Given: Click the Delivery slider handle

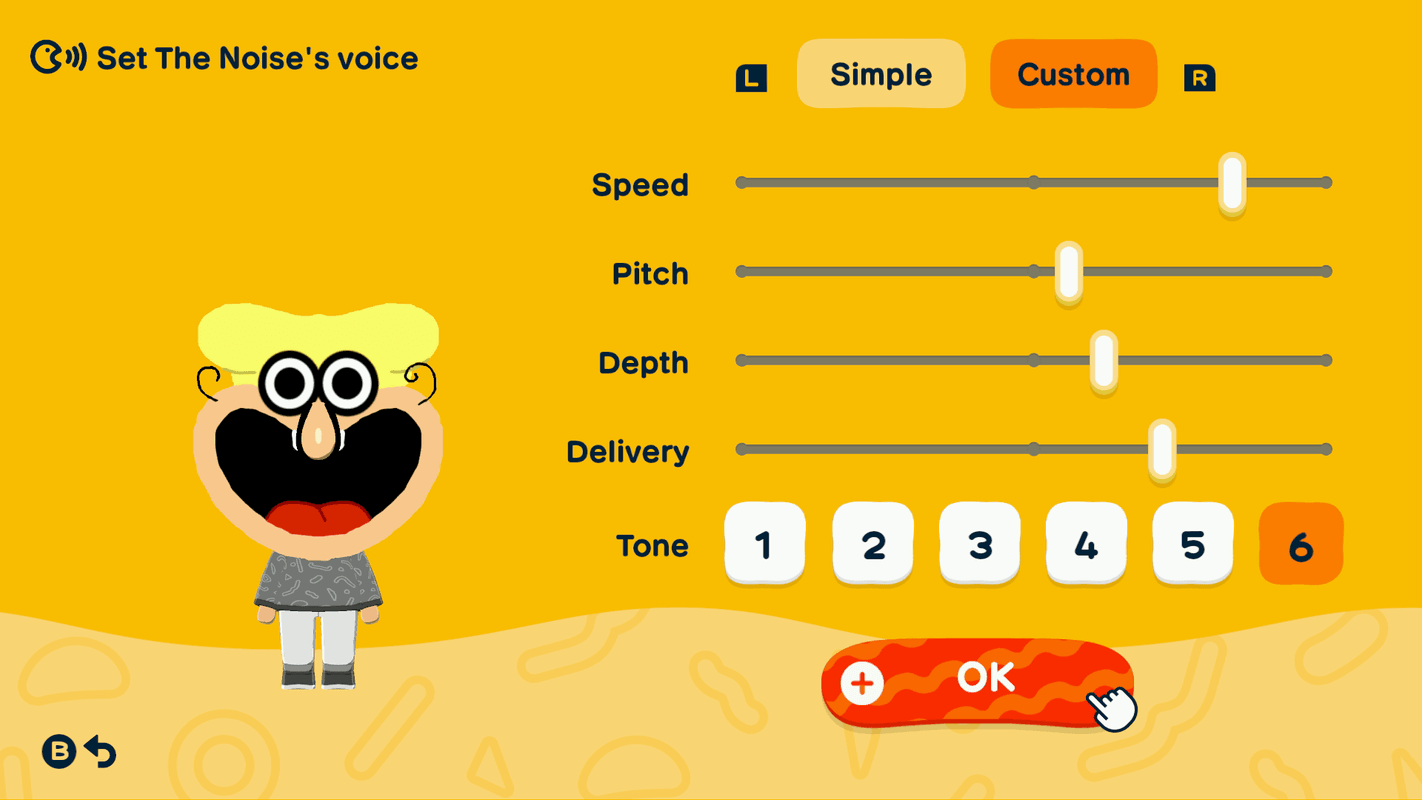Looking at the screenshot, I should 1161,450.
